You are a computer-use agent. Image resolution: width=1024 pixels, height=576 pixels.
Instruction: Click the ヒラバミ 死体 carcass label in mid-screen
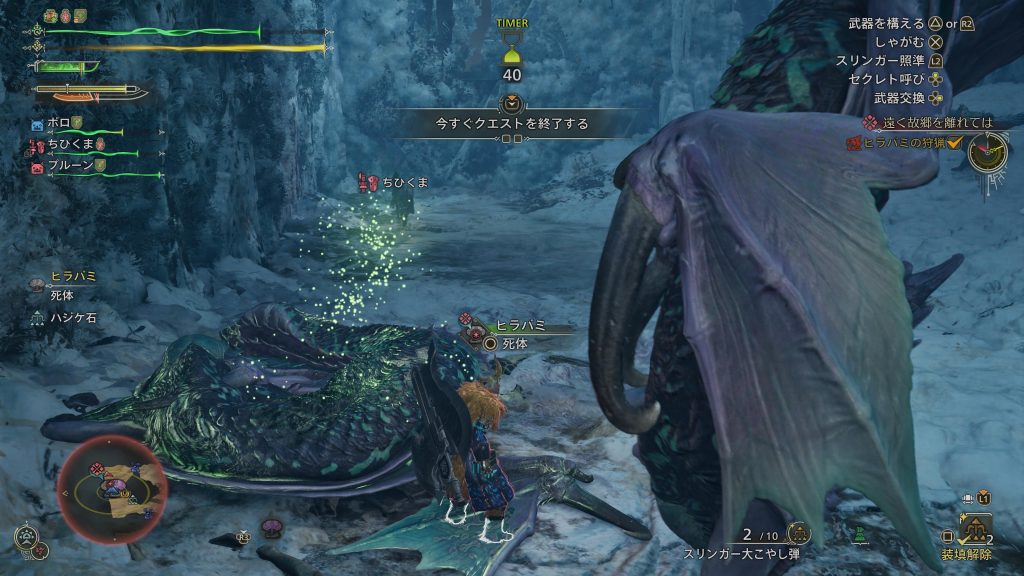coord(518,334)
